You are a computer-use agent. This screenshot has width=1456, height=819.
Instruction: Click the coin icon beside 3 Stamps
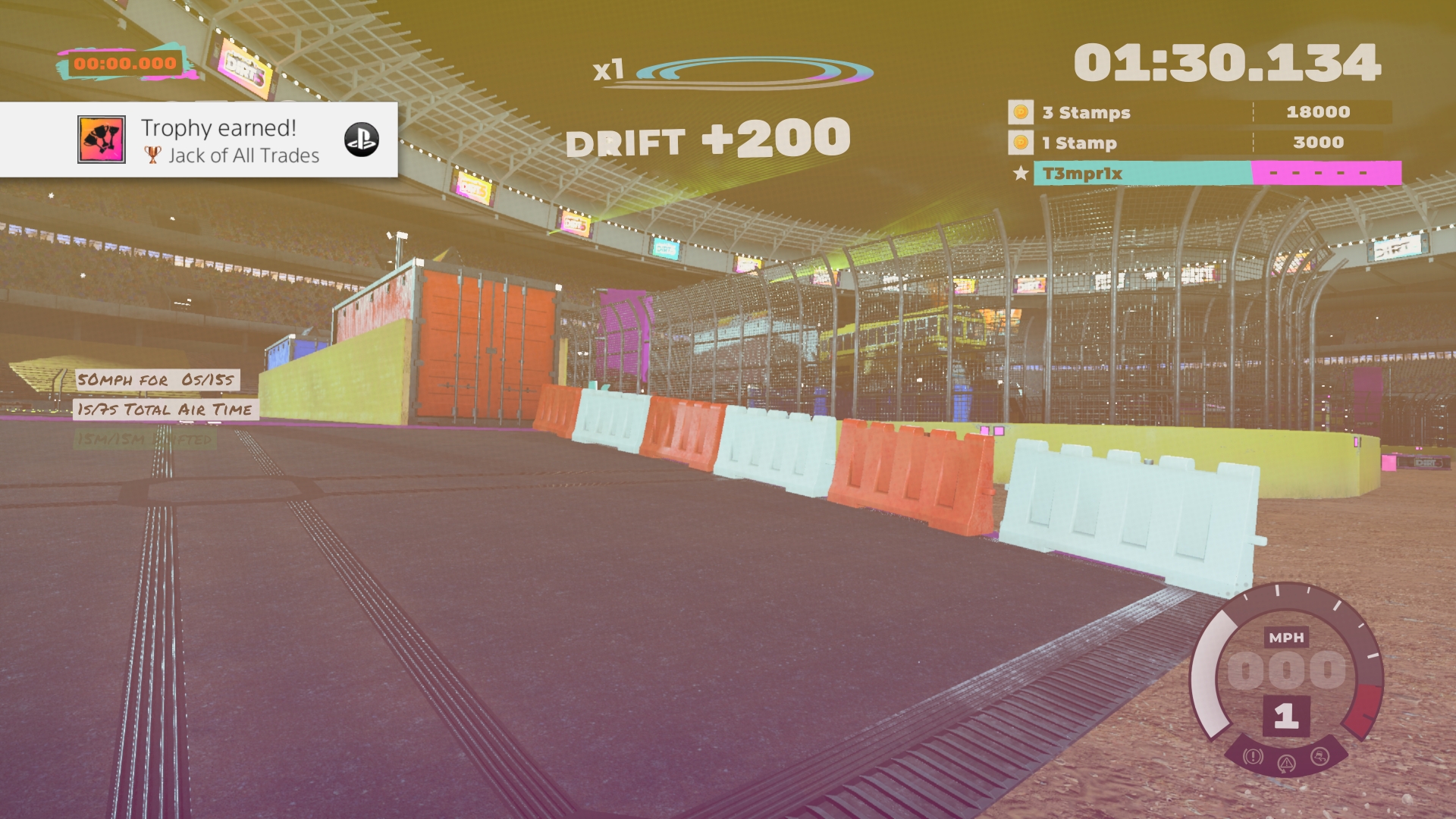1020,112
